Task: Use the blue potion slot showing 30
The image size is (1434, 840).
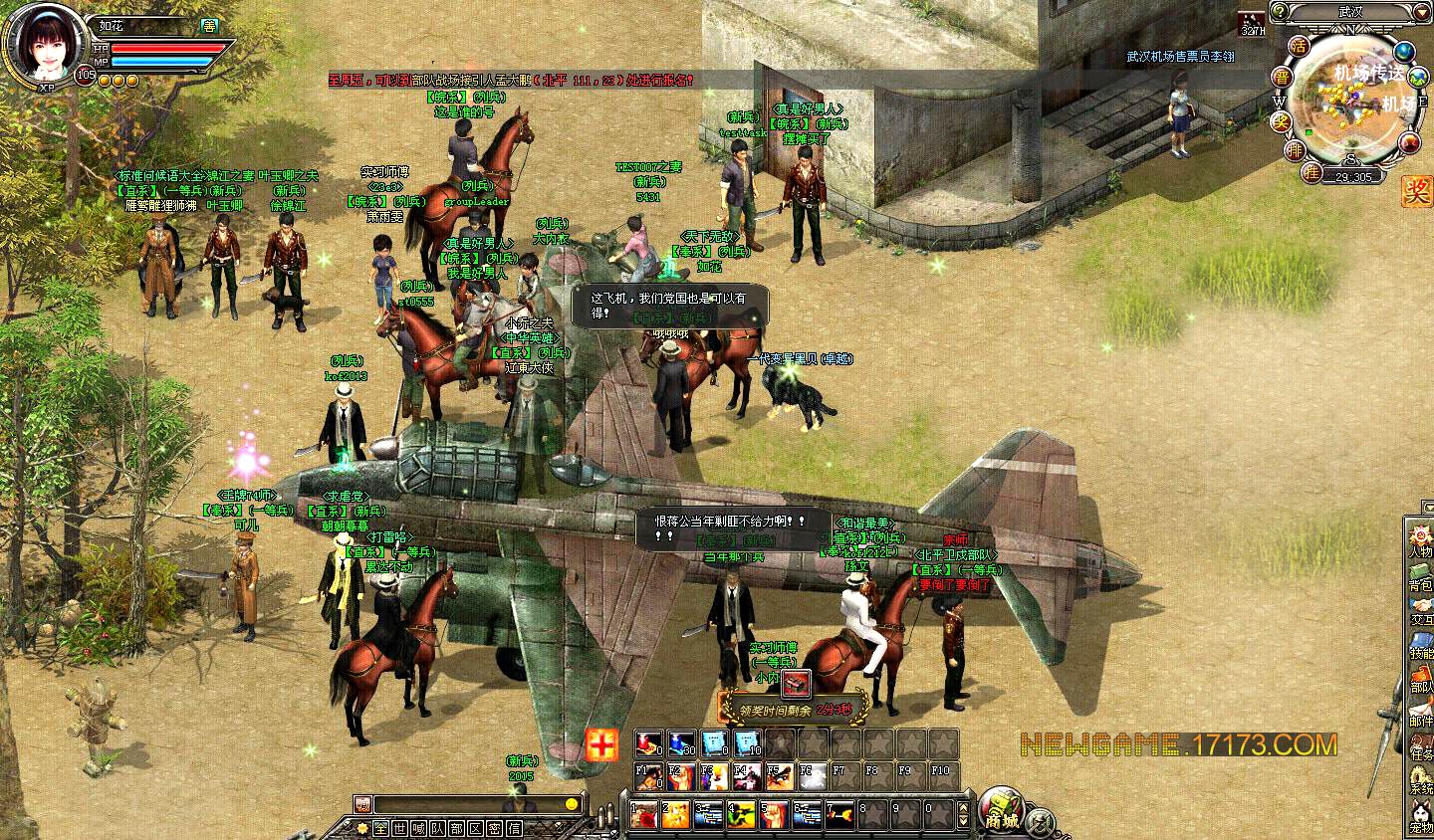Action: coord(681,742)
